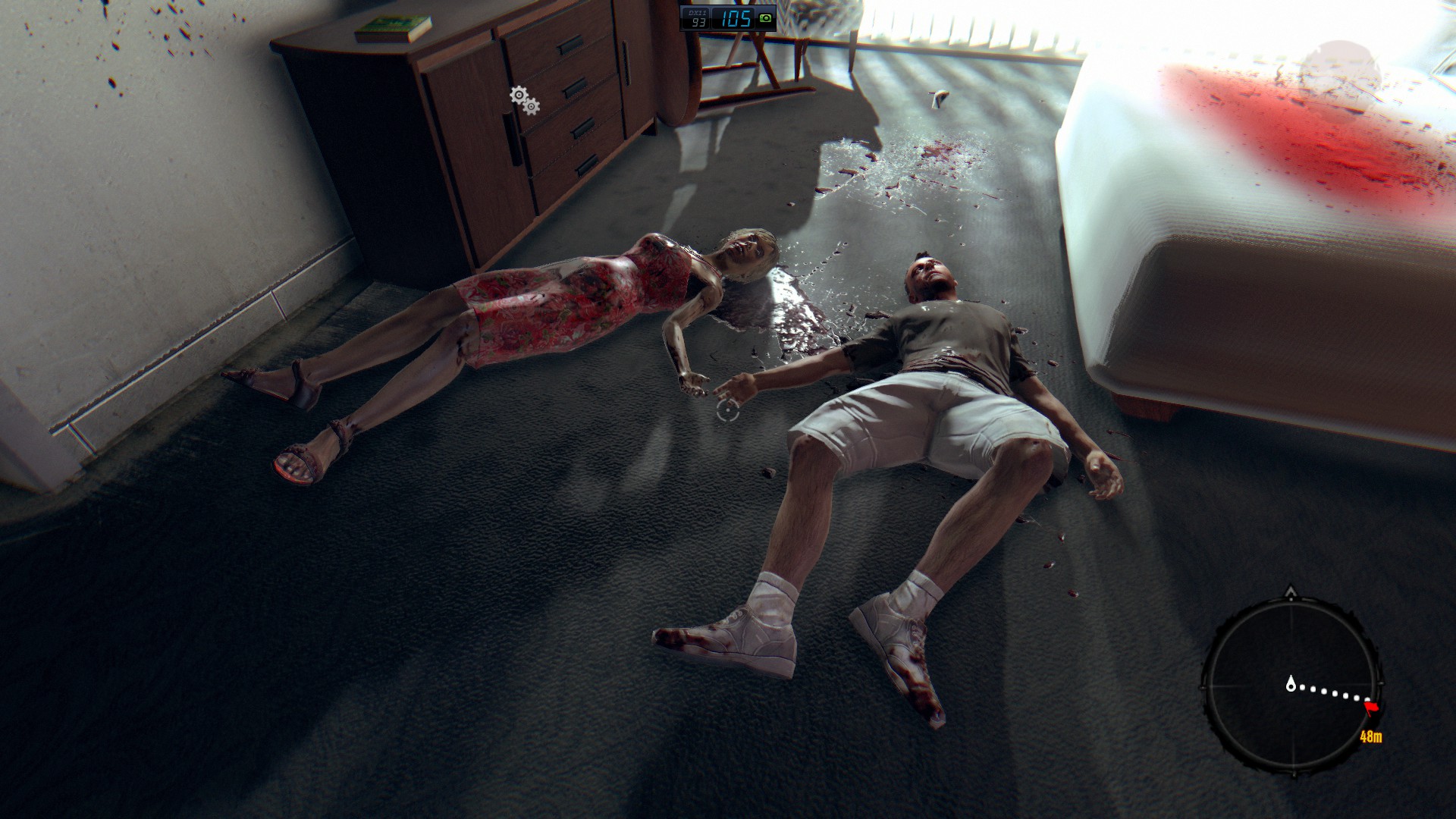Select the red objective flag on the minimap
The width and height of the screenshot is (1456, 819).
tap(1371, 708)
